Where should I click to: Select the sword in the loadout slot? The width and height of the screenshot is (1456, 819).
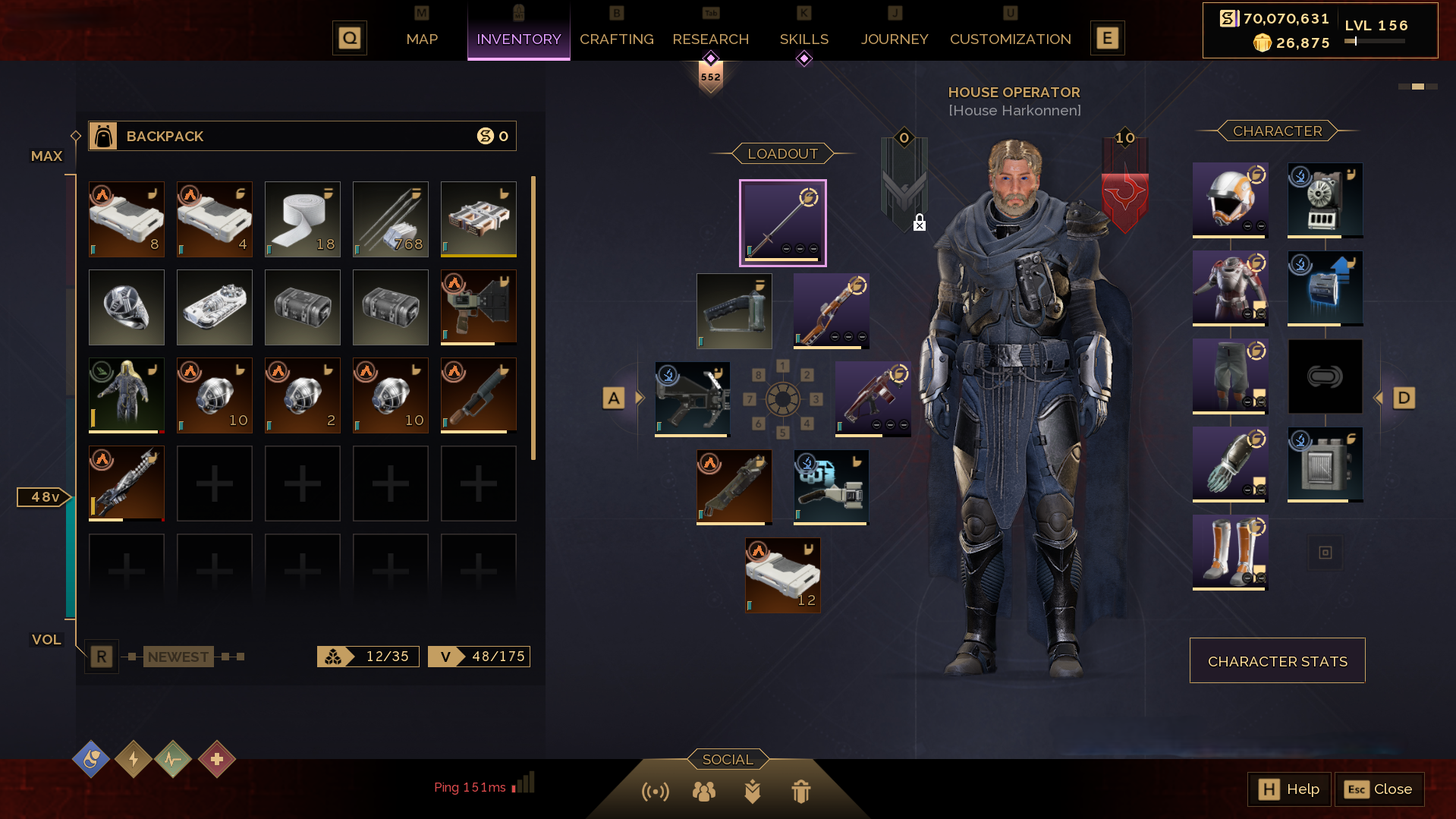(x=782, y=222)
